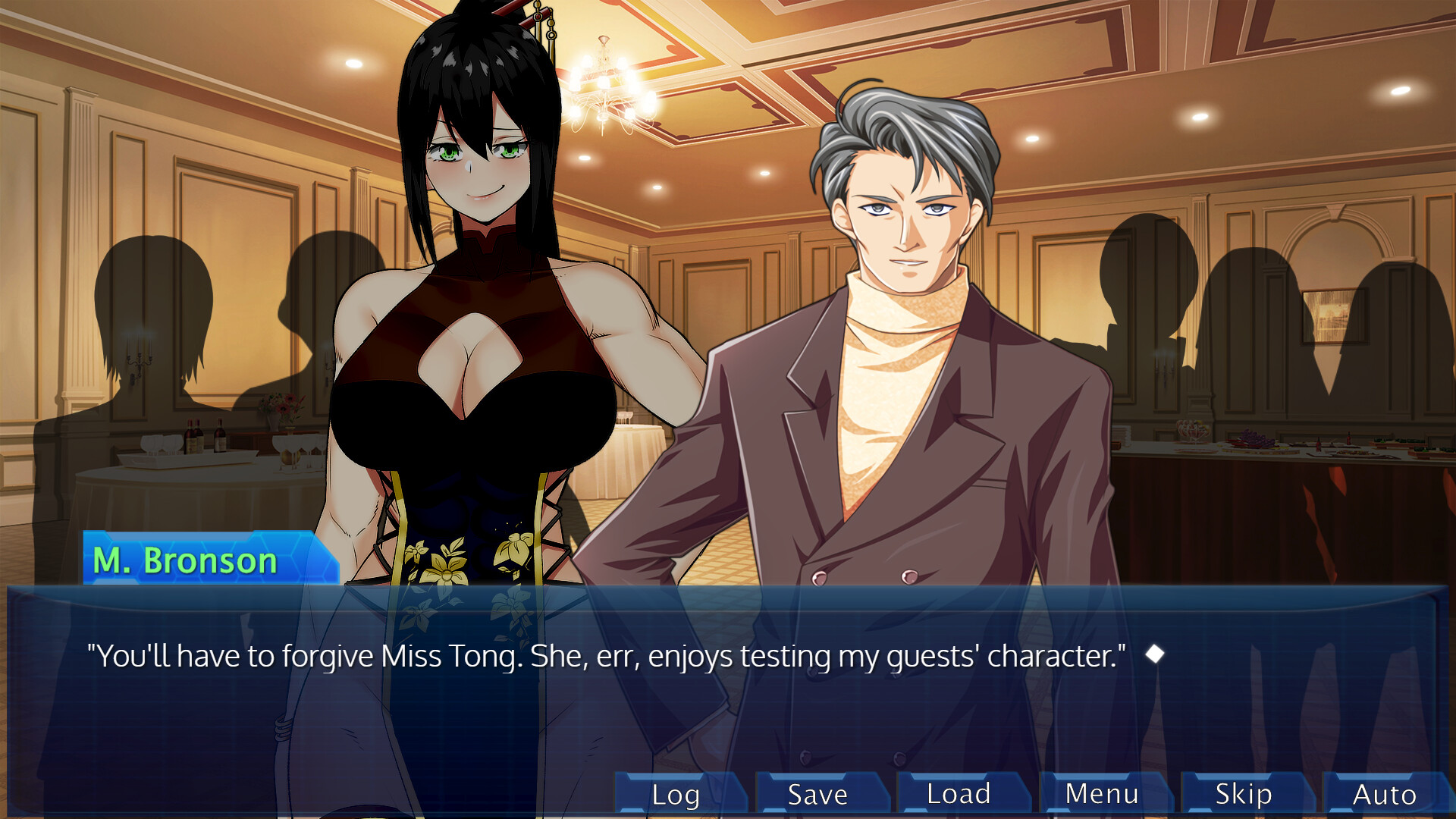Click Auto at far bottom right
The height and width of the screenshot is (819, 1456).
(x=1384, y=794)
